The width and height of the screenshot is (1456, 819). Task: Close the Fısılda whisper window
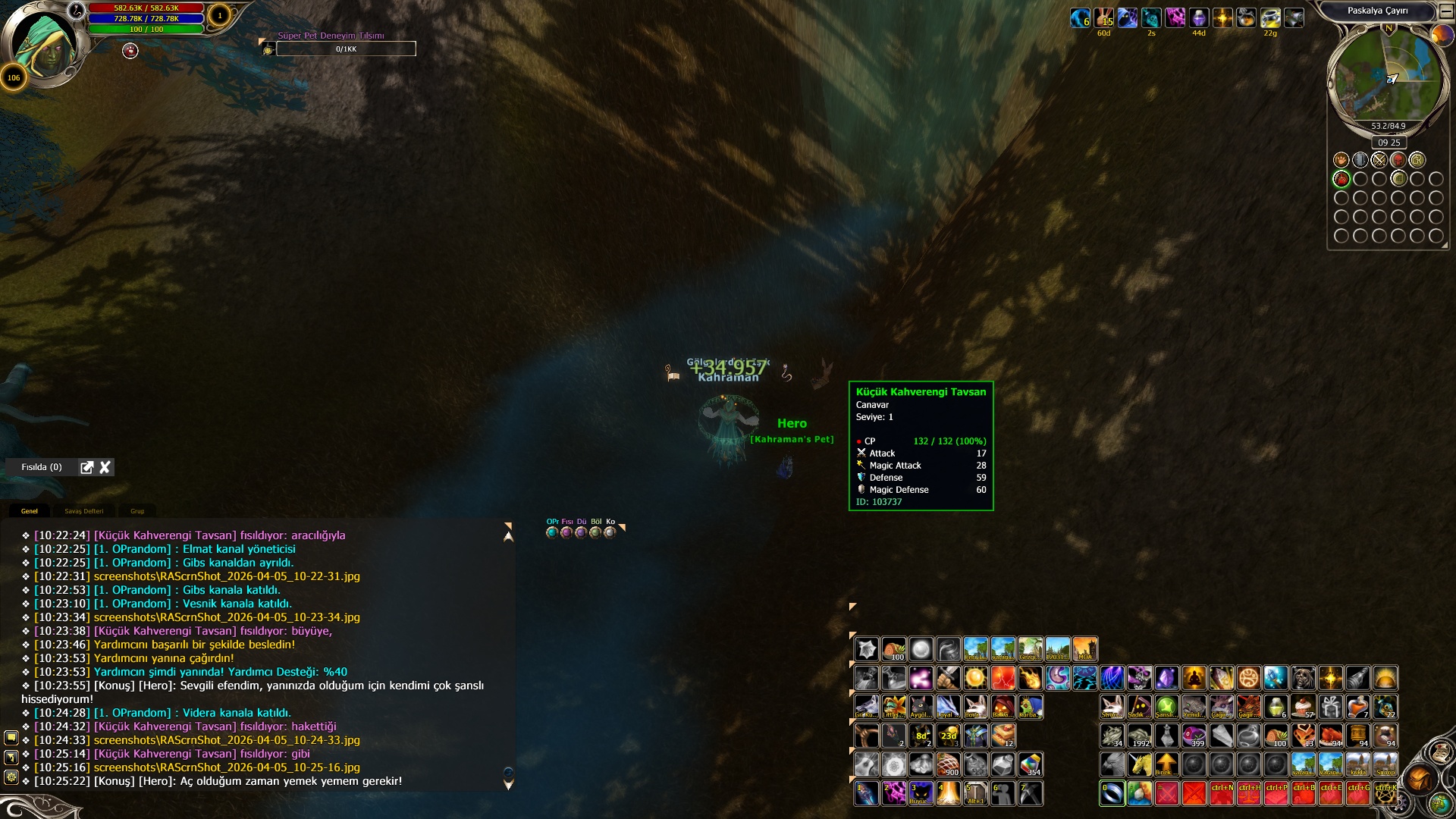point(105,467)
